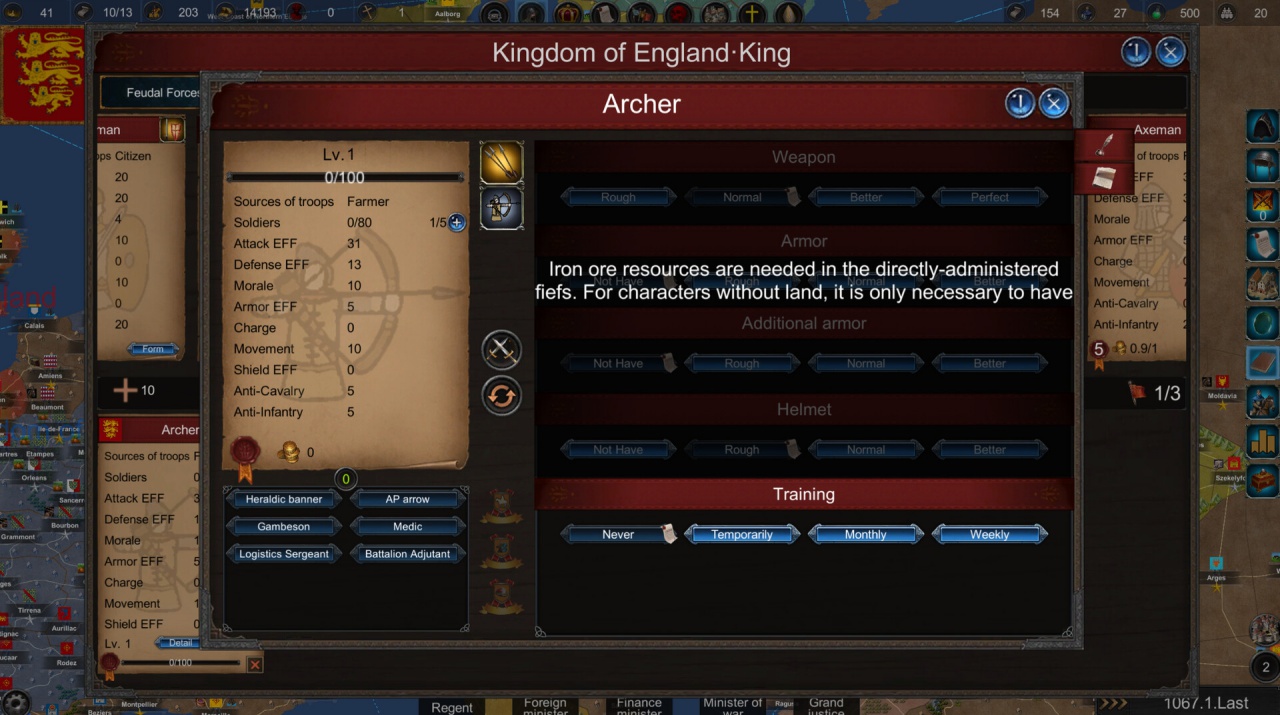Viewport: 1280px width, 715px height.
Task: Close the Archer unit window
Action: (1053, 103)
